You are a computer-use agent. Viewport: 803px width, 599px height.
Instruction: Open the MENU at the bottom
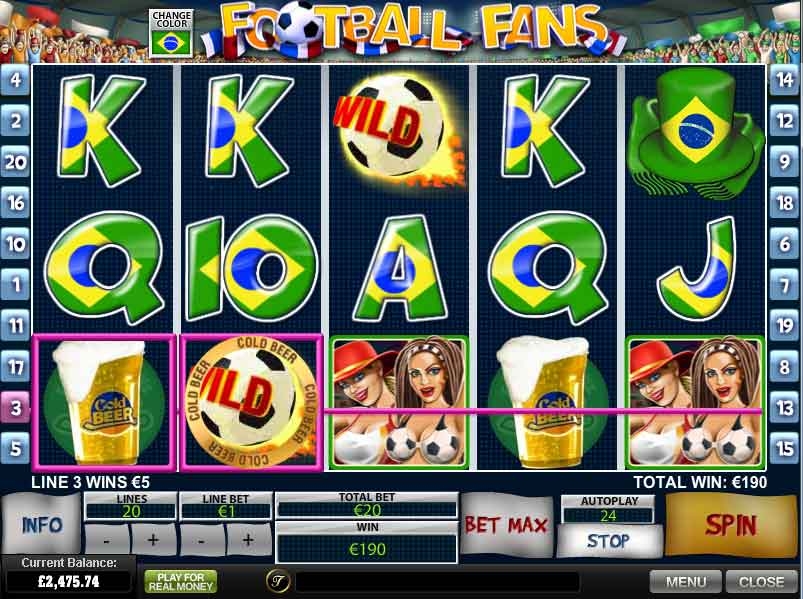pyautogui.click(x=686, y=581)
